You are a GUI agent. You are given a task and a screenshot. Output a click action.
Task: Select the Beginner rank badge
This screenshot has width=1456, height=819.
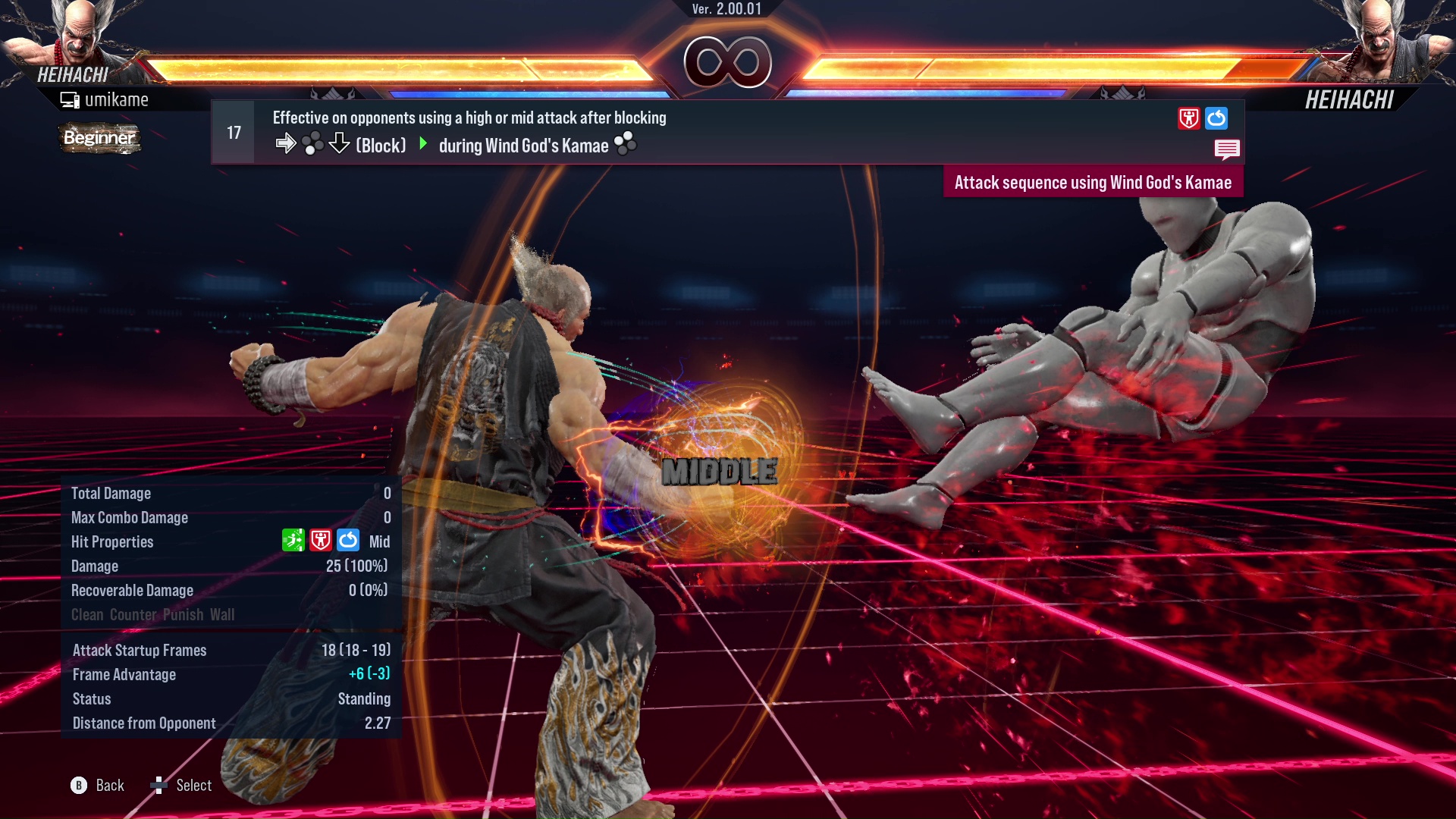[x=99, y=139]
